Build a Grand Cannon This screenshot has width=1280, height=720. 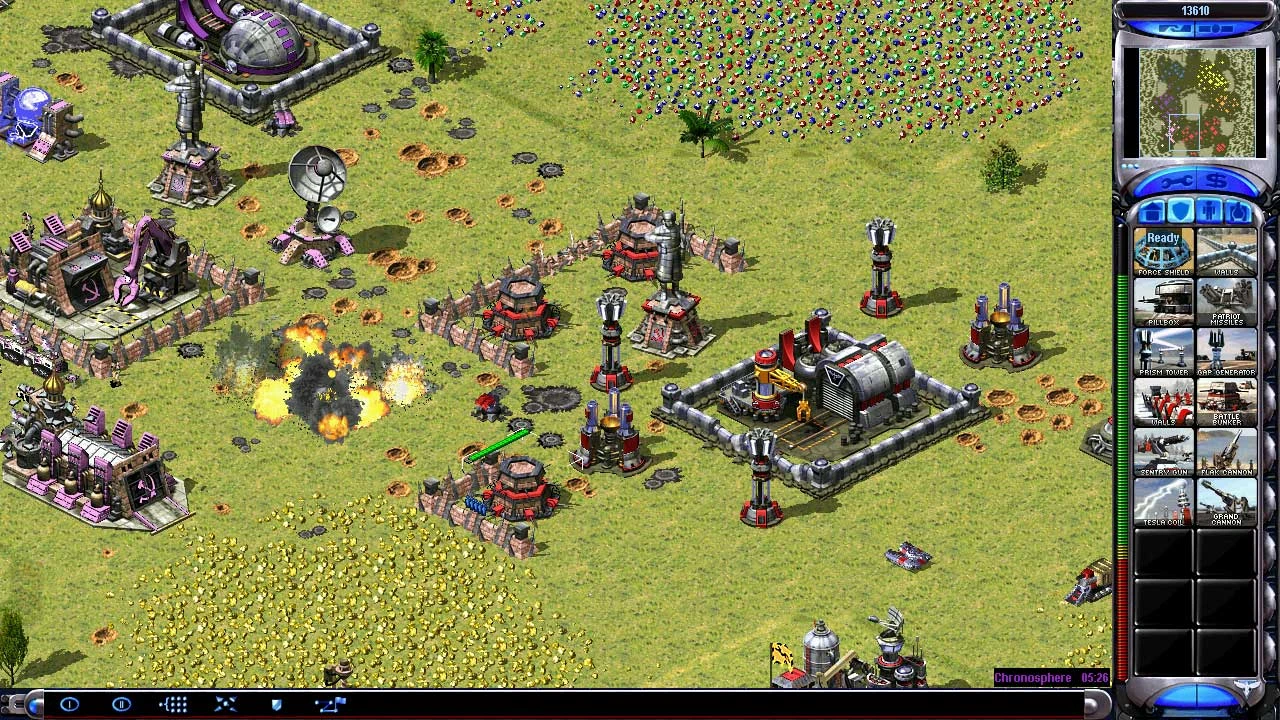tap(1226, 502)
